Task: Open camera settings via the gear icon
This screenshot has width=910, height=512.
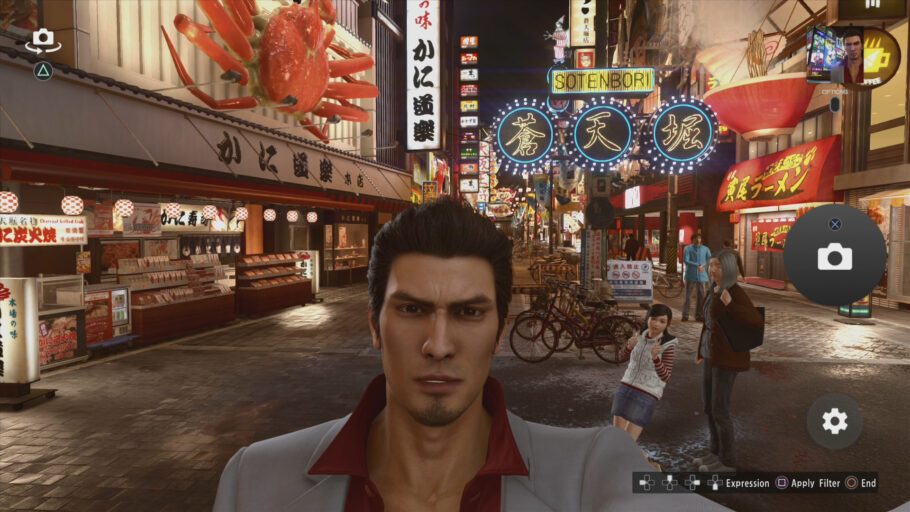Action: click(834, 421)
